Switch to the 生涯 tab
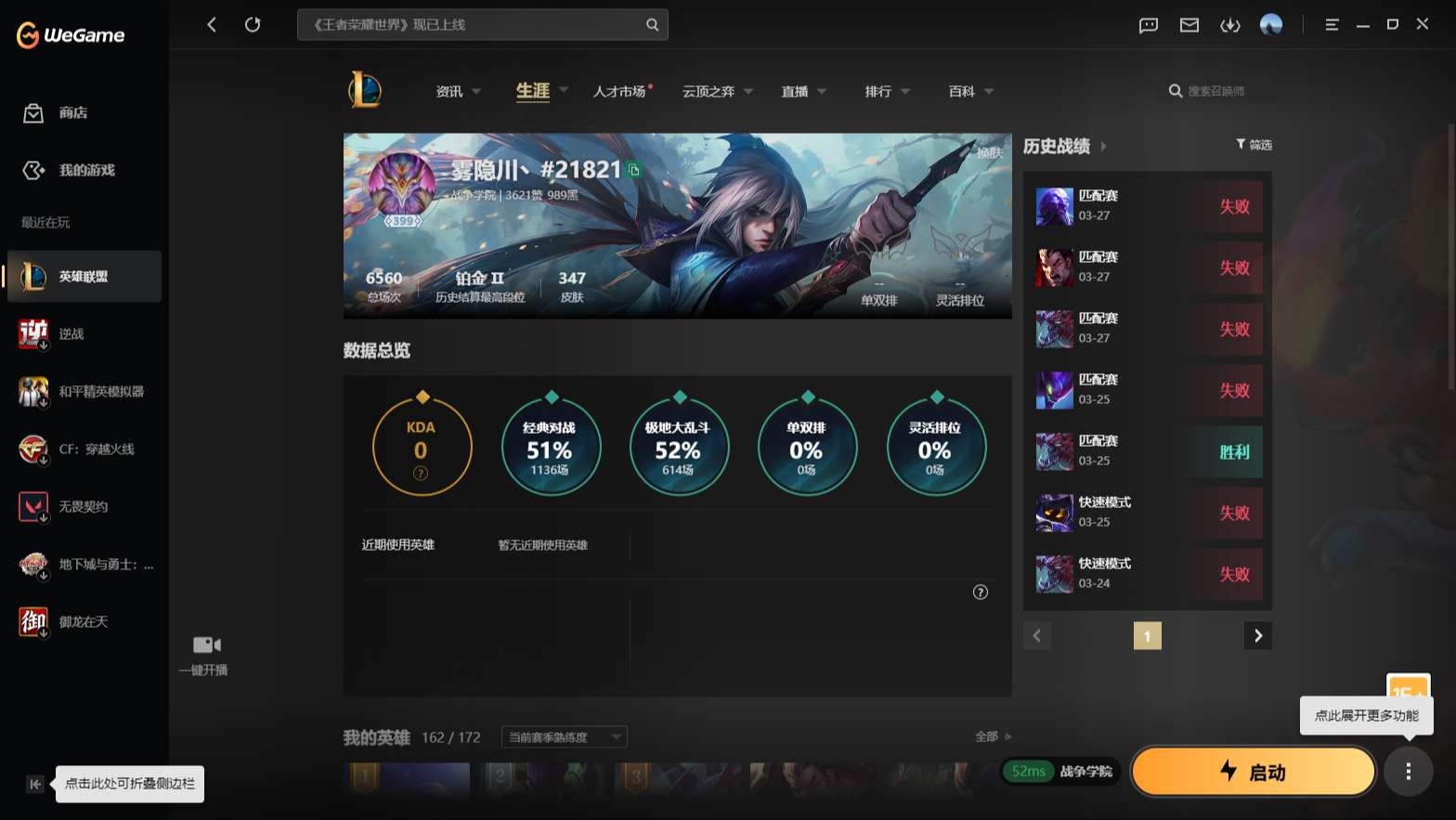 point(530,91)
